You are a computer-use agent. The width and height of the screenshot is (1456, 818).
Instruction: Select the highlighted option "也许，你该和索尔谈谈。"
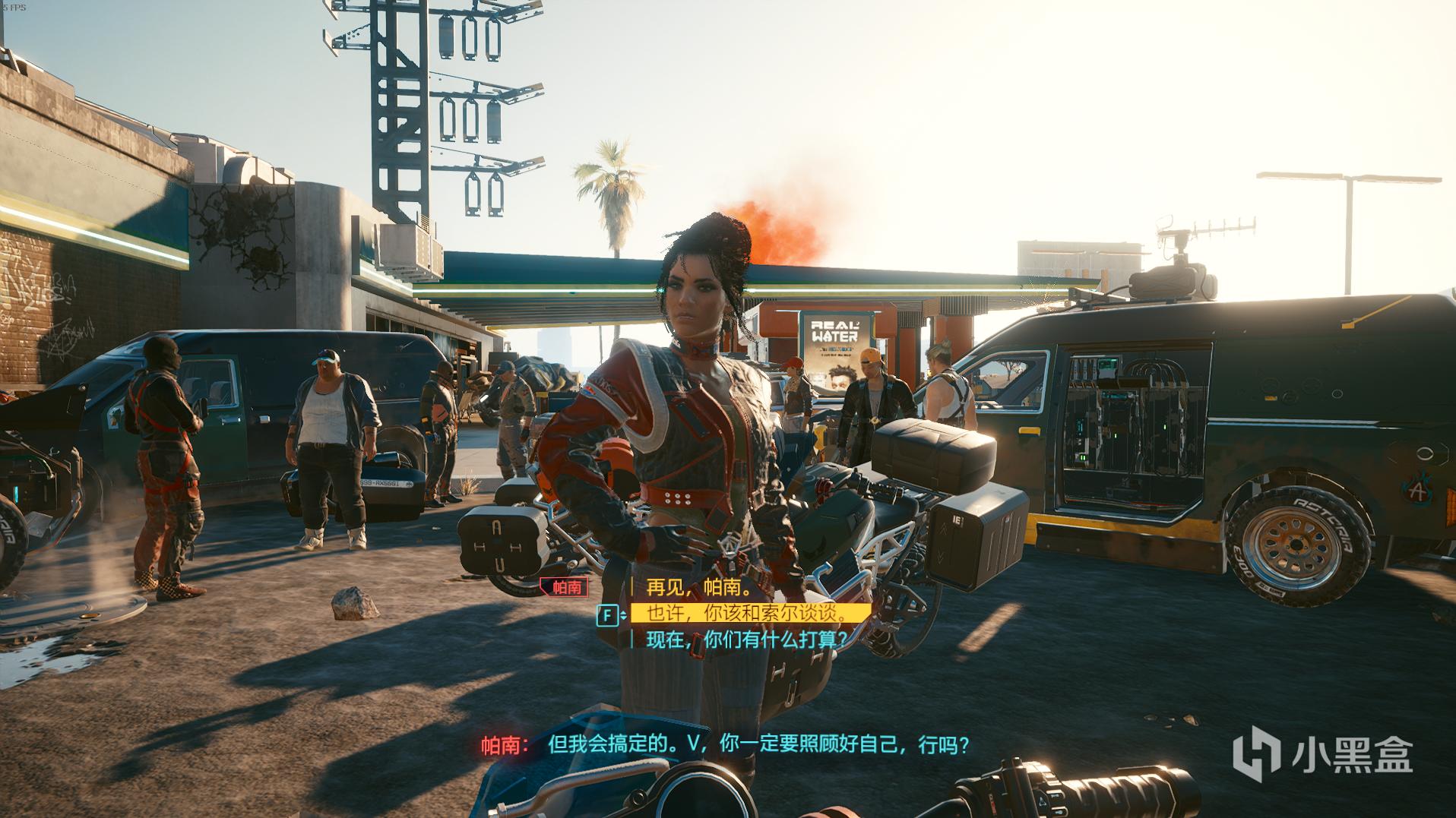745,614
